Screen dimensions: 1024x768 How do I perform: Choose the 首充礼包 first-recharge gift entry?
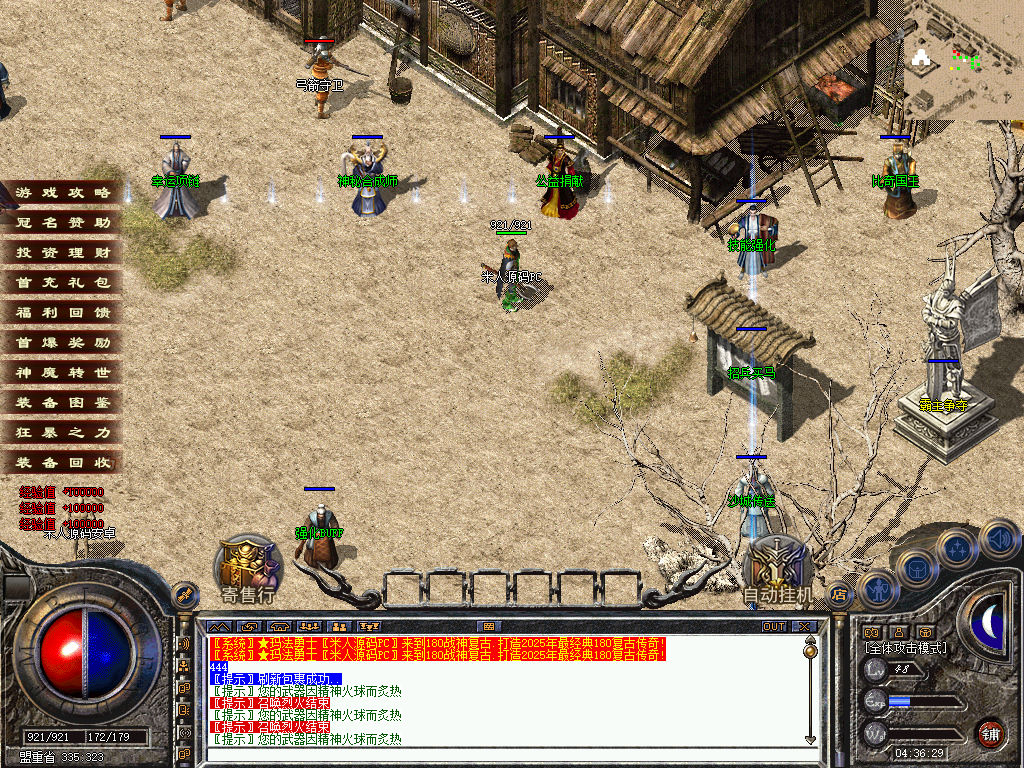pos(62,282)
